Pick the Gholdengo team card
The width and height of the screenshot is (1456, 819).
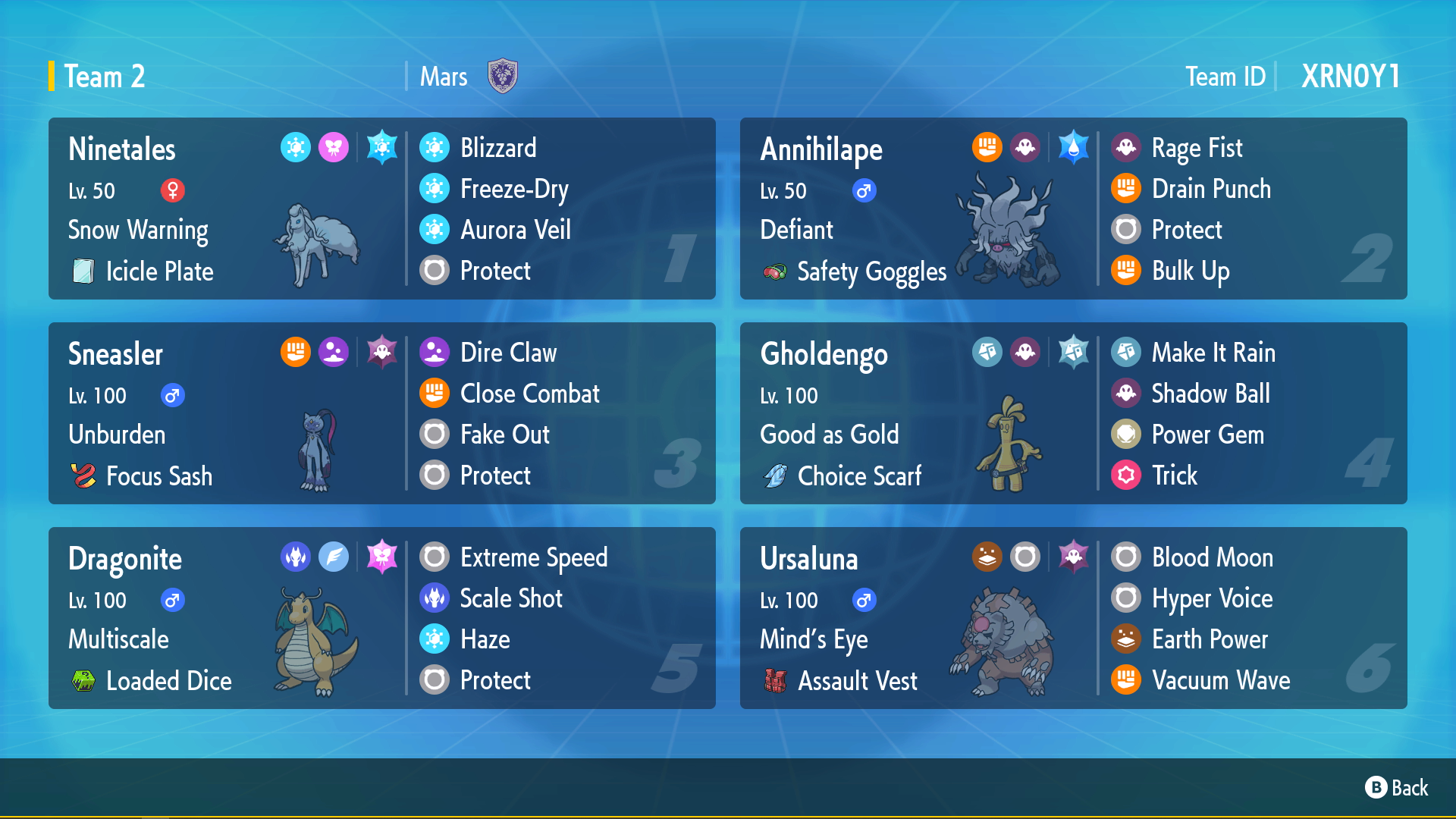1073,413
